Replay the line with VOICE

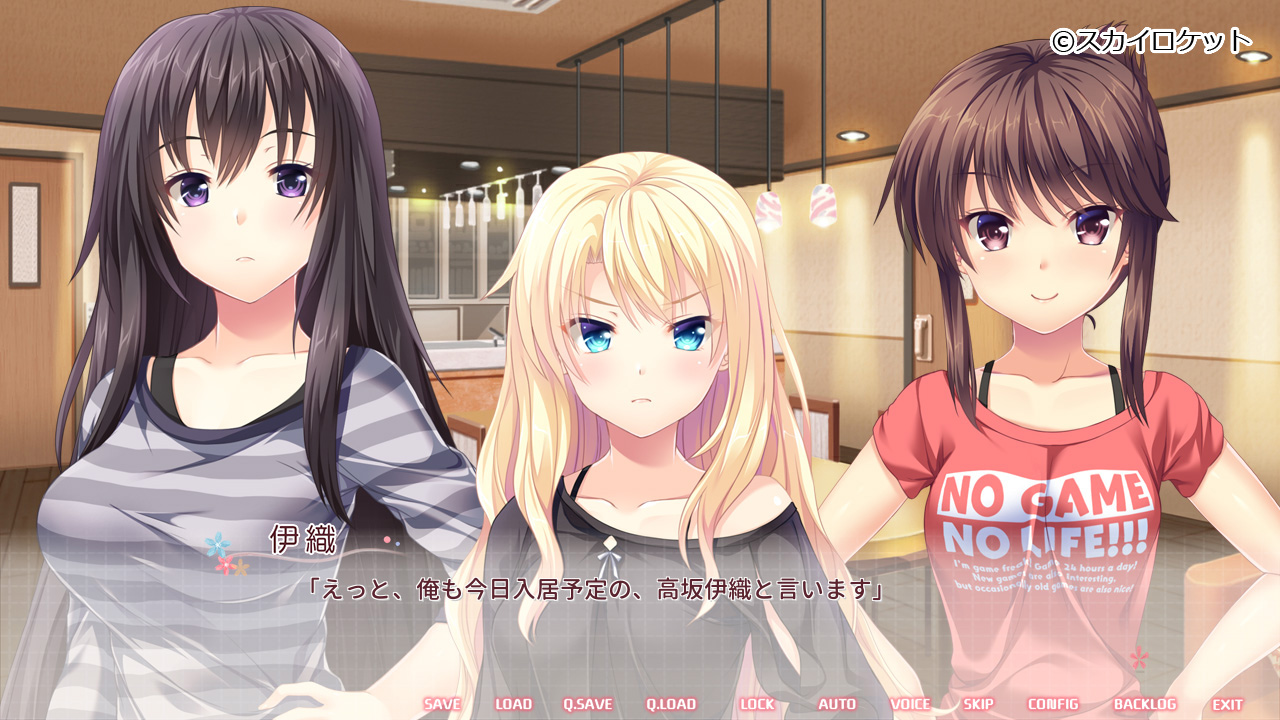[x=910, y=704]
